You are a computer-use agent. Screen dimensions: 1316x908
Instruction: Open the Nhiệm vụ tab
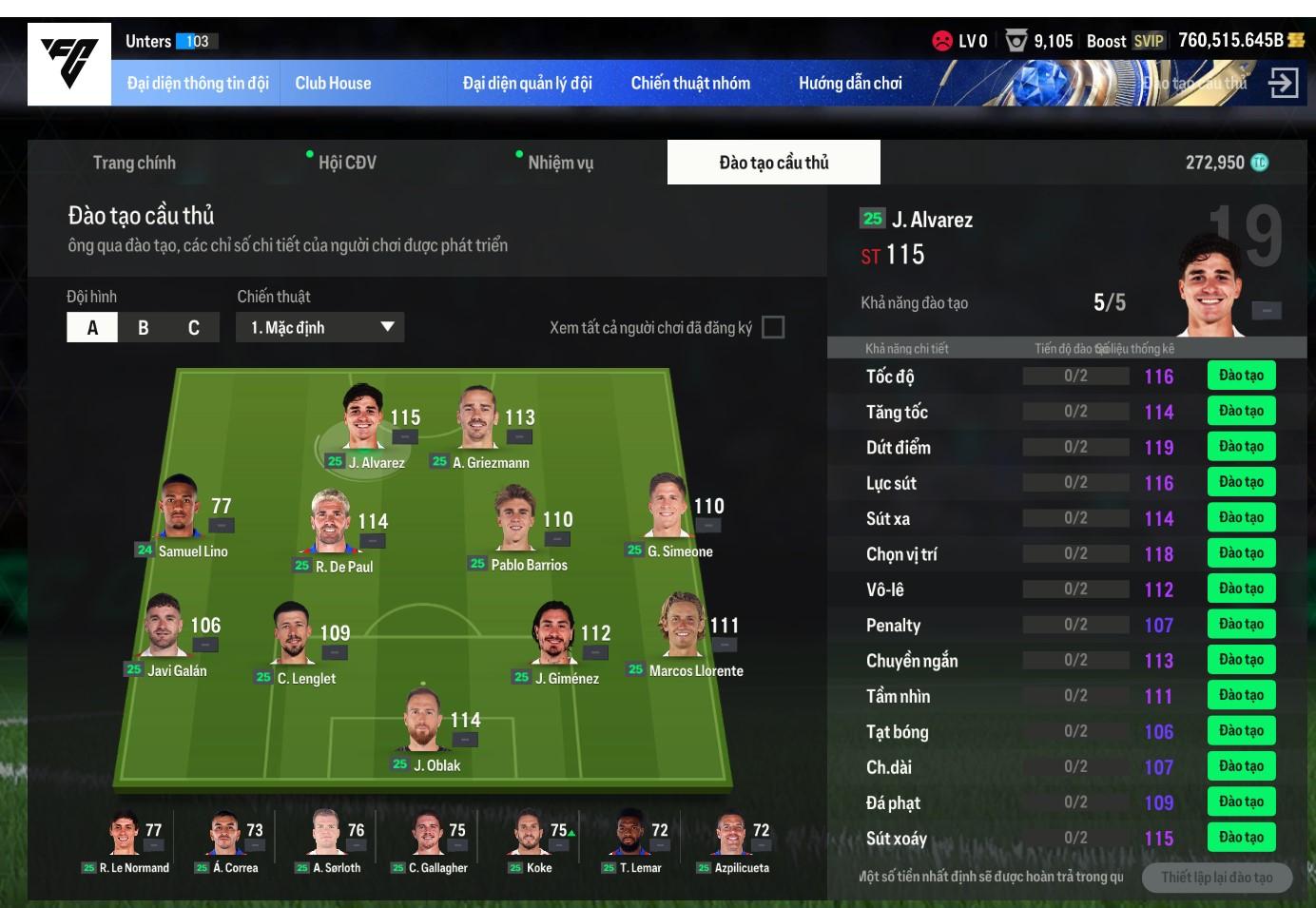560,163
